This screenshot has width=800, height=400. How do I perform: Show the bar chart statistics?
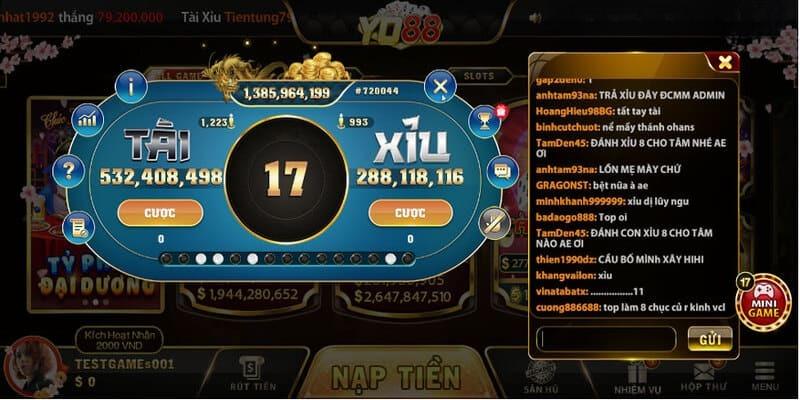(89, 120)
